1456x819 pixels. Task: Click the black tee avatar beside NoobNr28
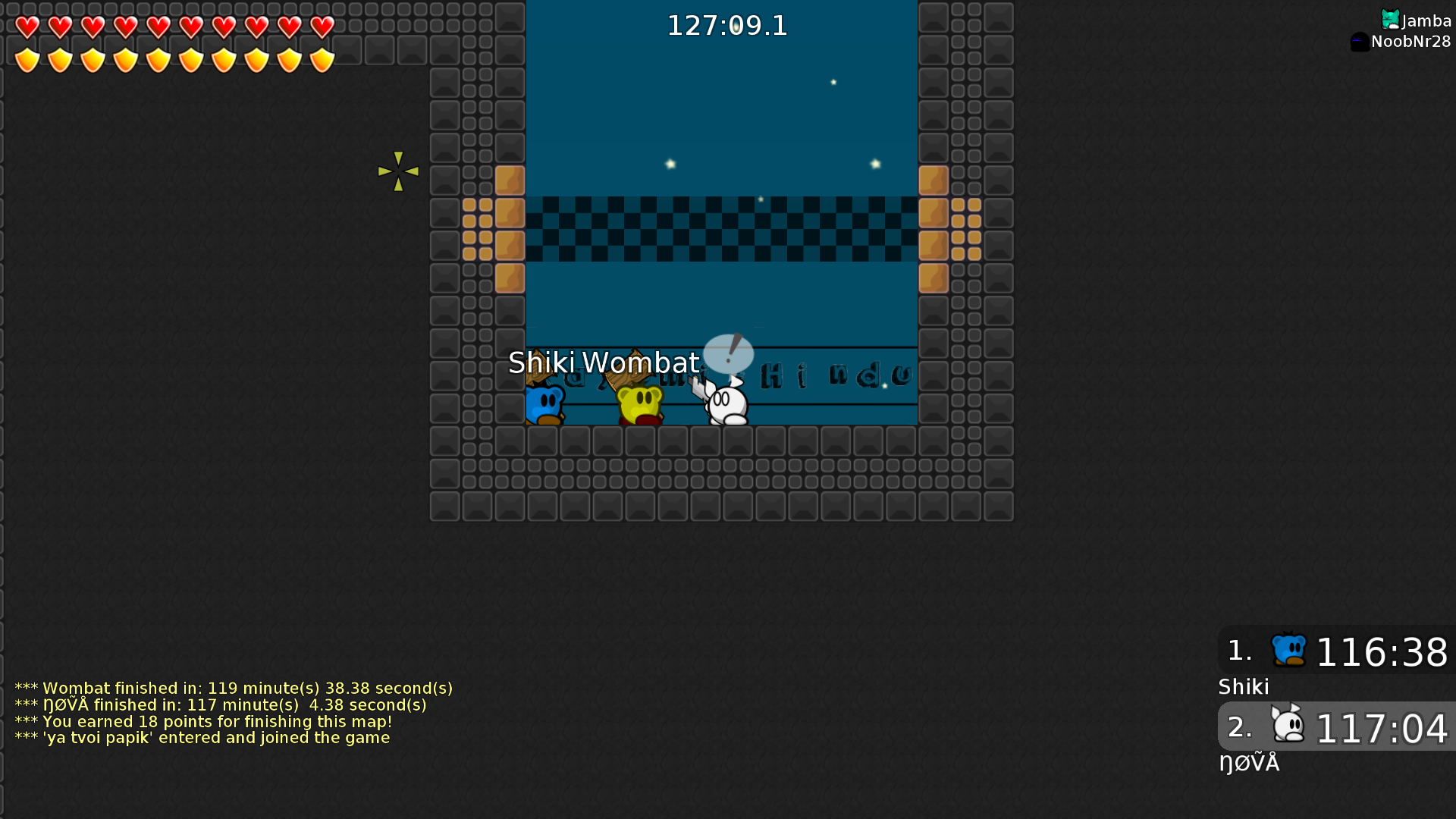point(1360,42)
